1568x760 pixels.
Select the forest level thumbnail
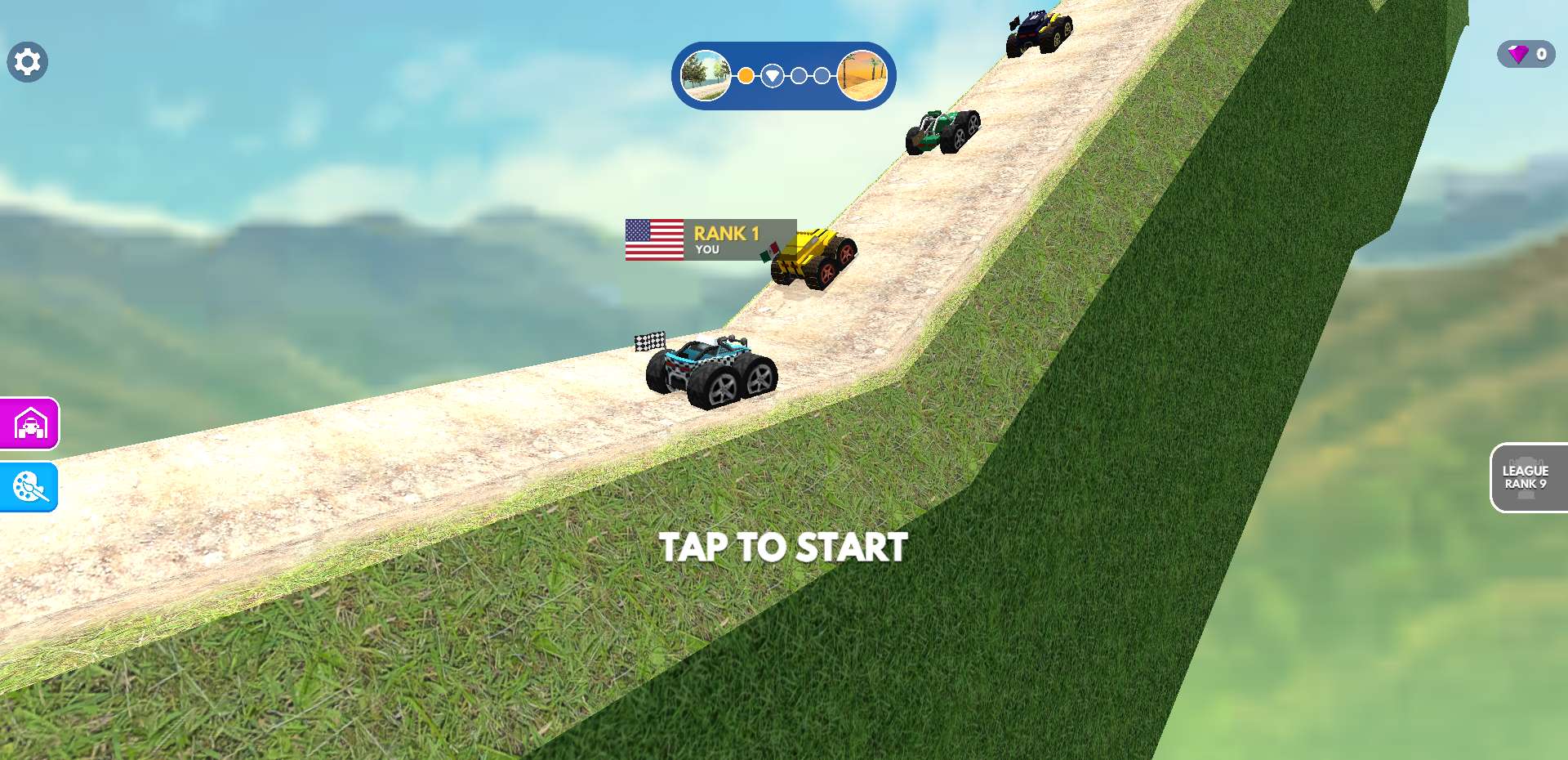(x=706, y=76)
